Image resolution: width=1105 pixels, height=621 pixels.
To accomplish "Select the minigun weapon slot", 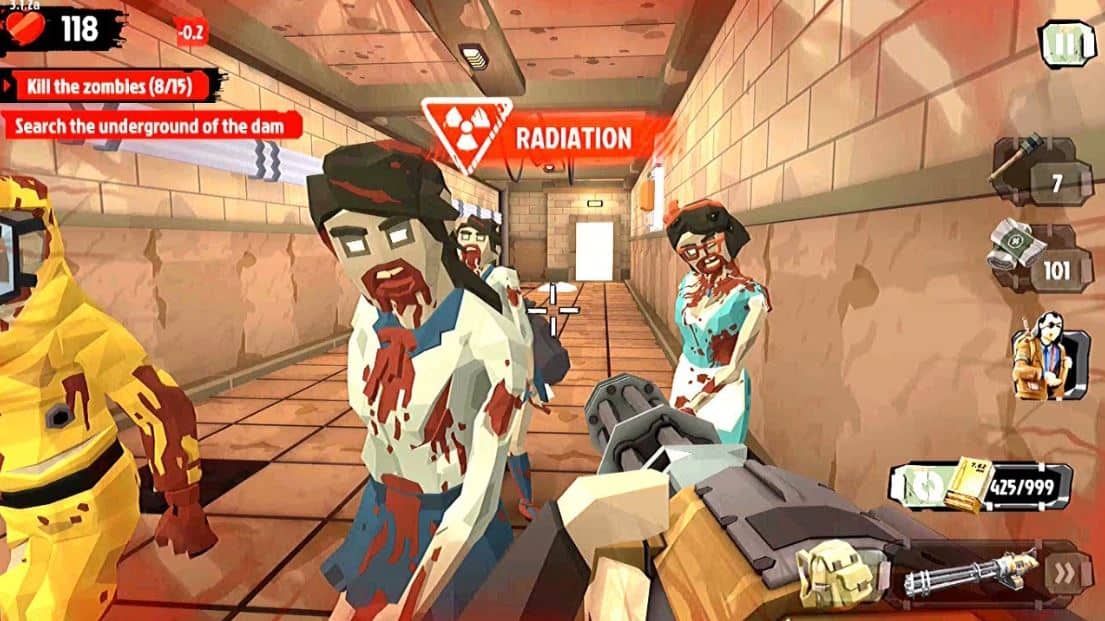I will coord(966,577).
